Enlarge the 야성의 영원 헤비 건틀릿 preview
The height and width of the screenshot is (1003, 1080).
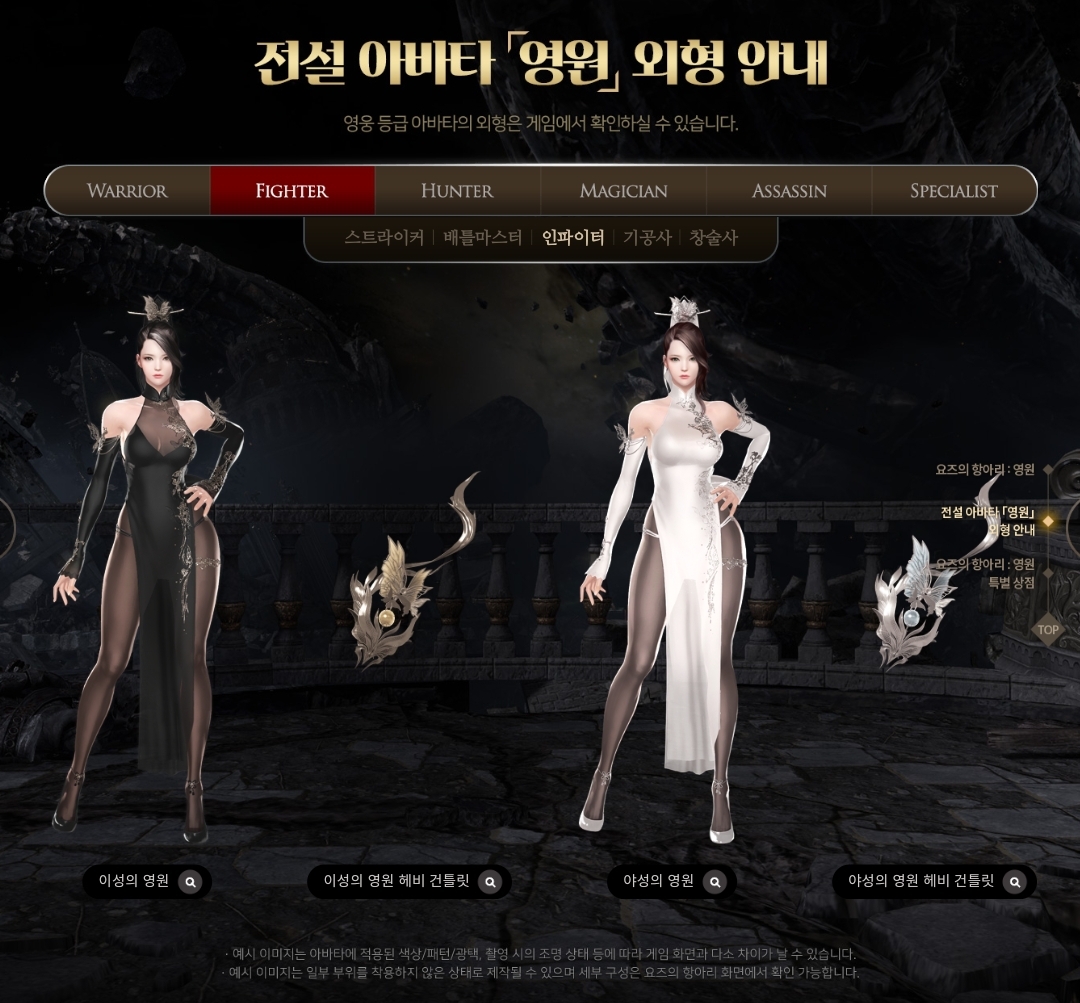click(1014, 881)
